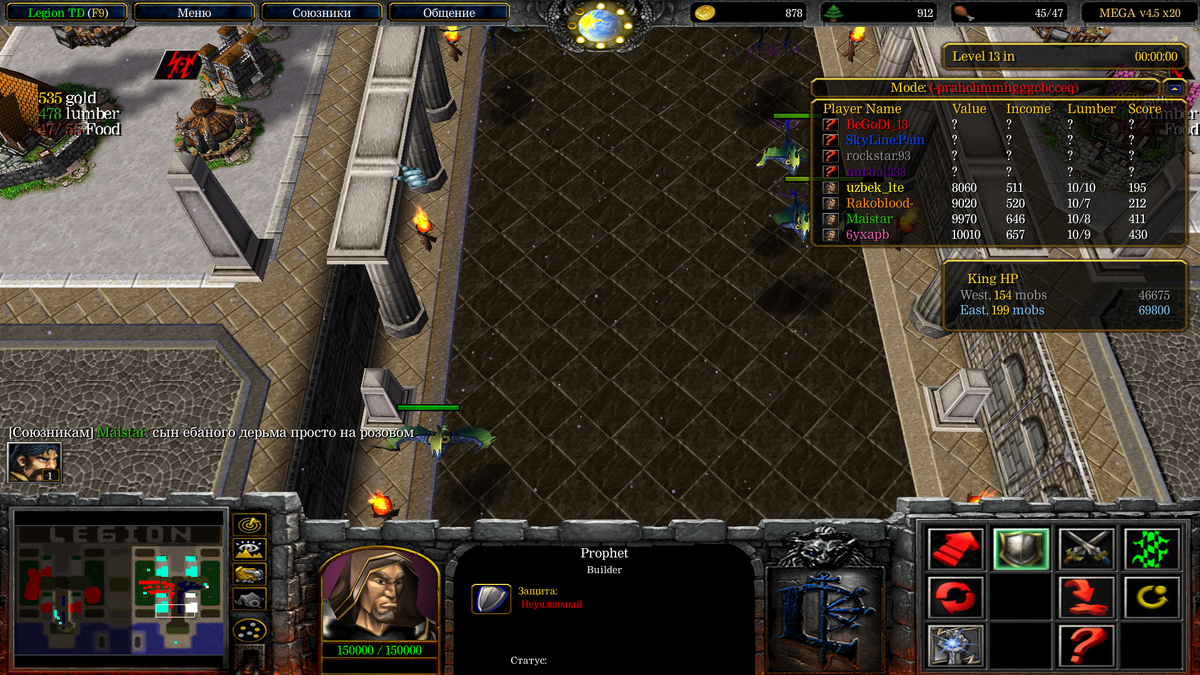Click the crossed swords command icon
The image size is (1200, 675).
(1086, 549)
